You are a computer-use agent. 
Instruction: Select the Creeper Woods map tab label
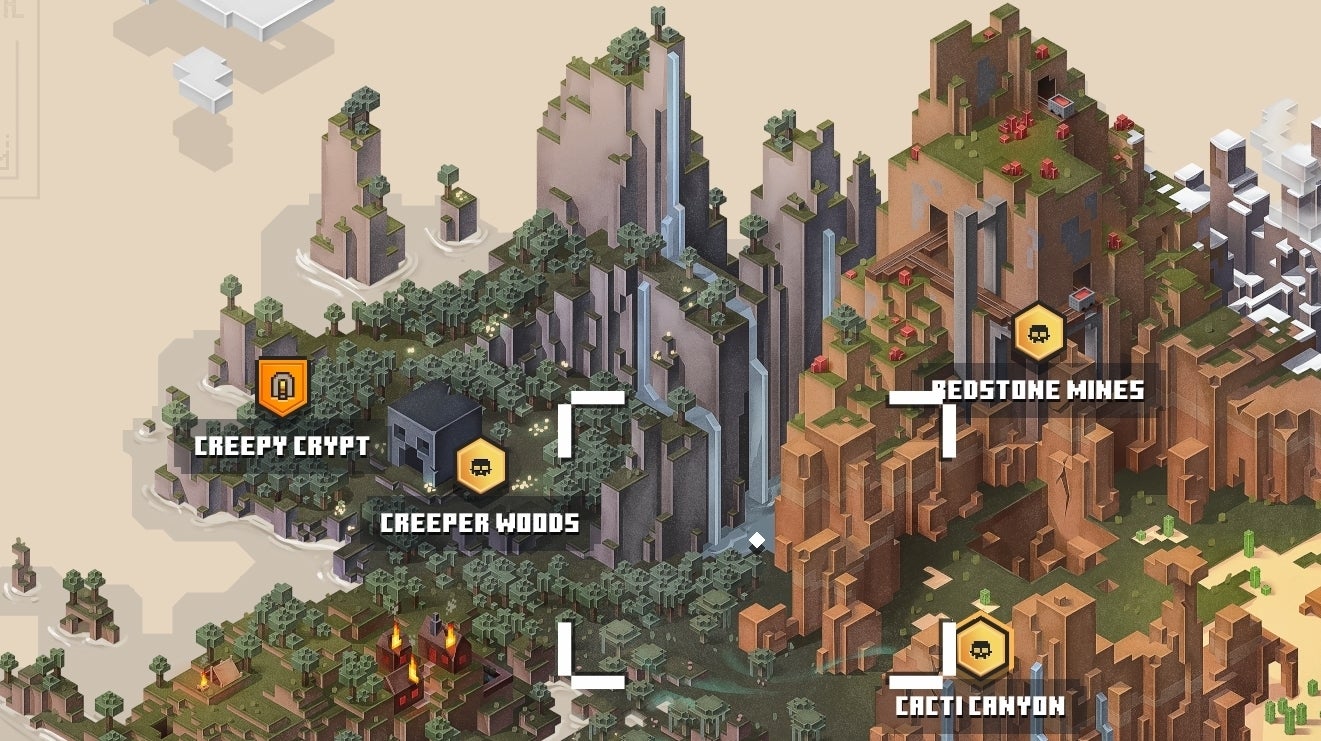click(482, 521)
